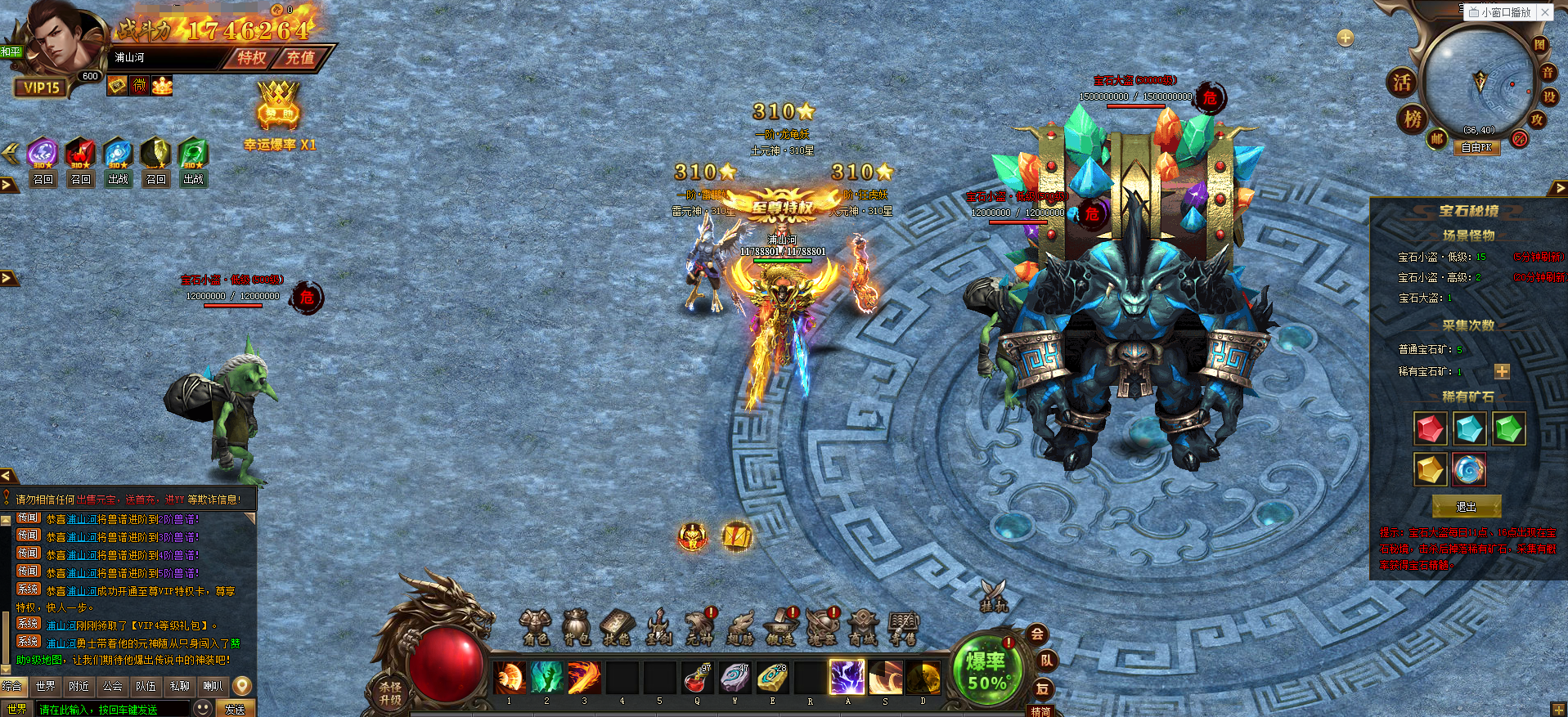Use the red health potion slot
This screenshot has height=717, width=1568.
(x=696, y=679)
